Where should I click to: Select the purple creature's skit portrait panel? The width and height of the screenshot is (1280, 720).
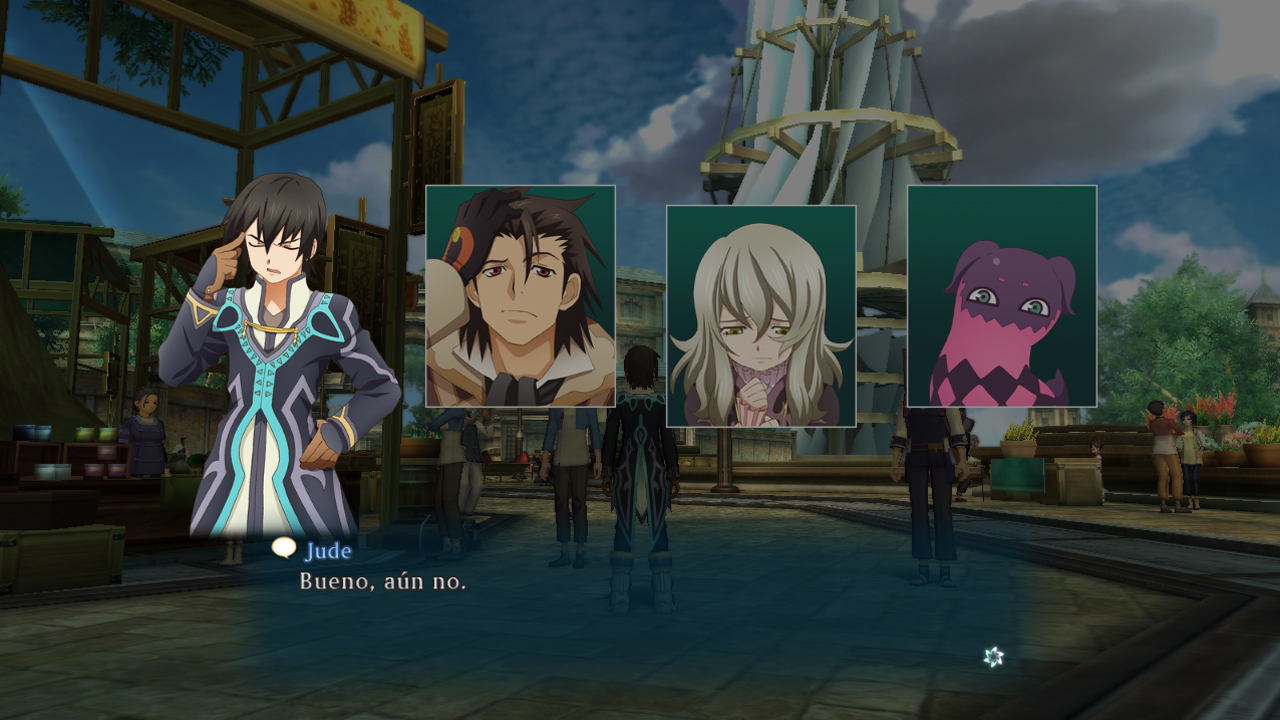[x=1002, y=296]
